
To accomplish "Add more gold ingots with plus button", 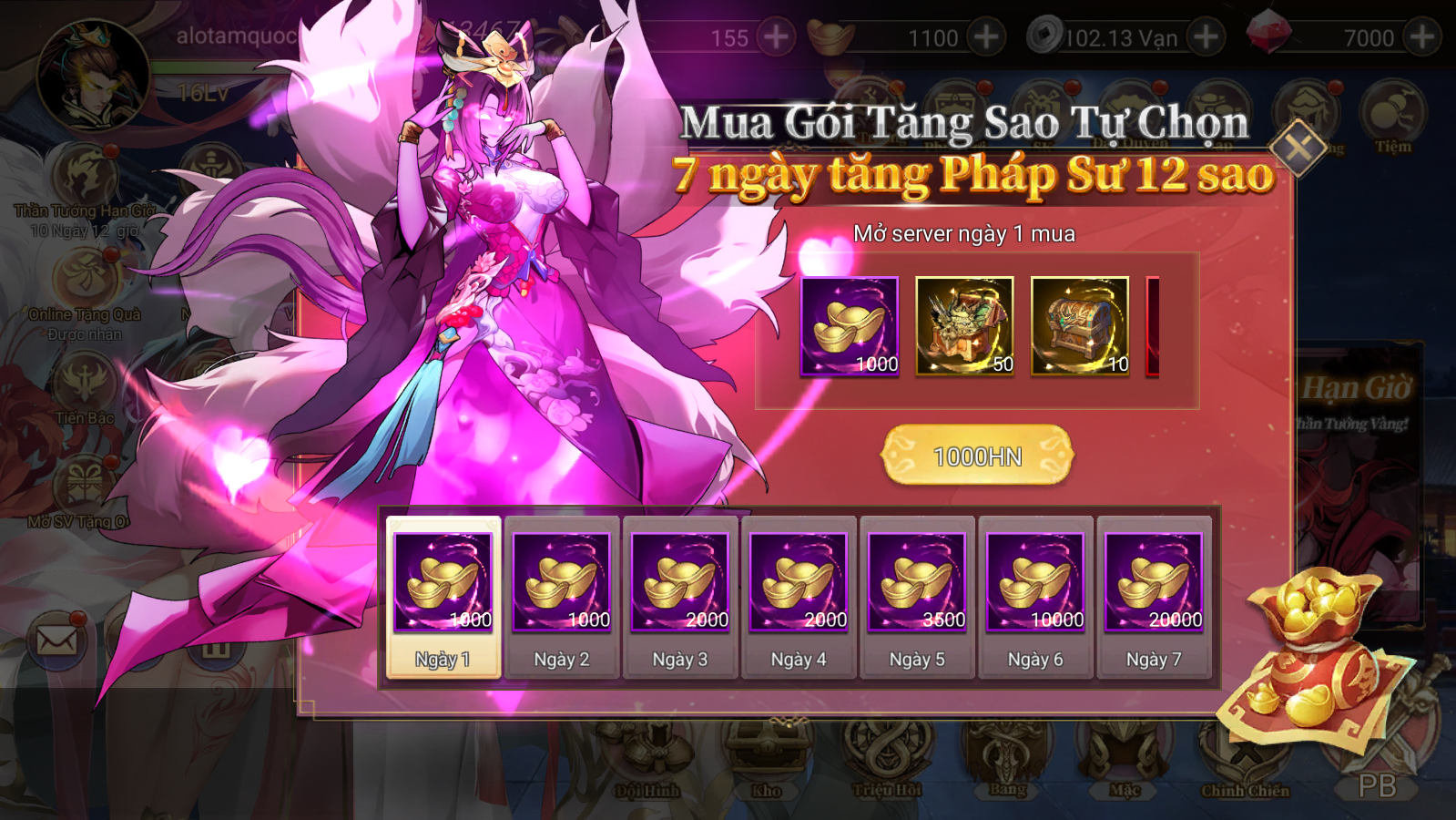I will tap(985, 37).
